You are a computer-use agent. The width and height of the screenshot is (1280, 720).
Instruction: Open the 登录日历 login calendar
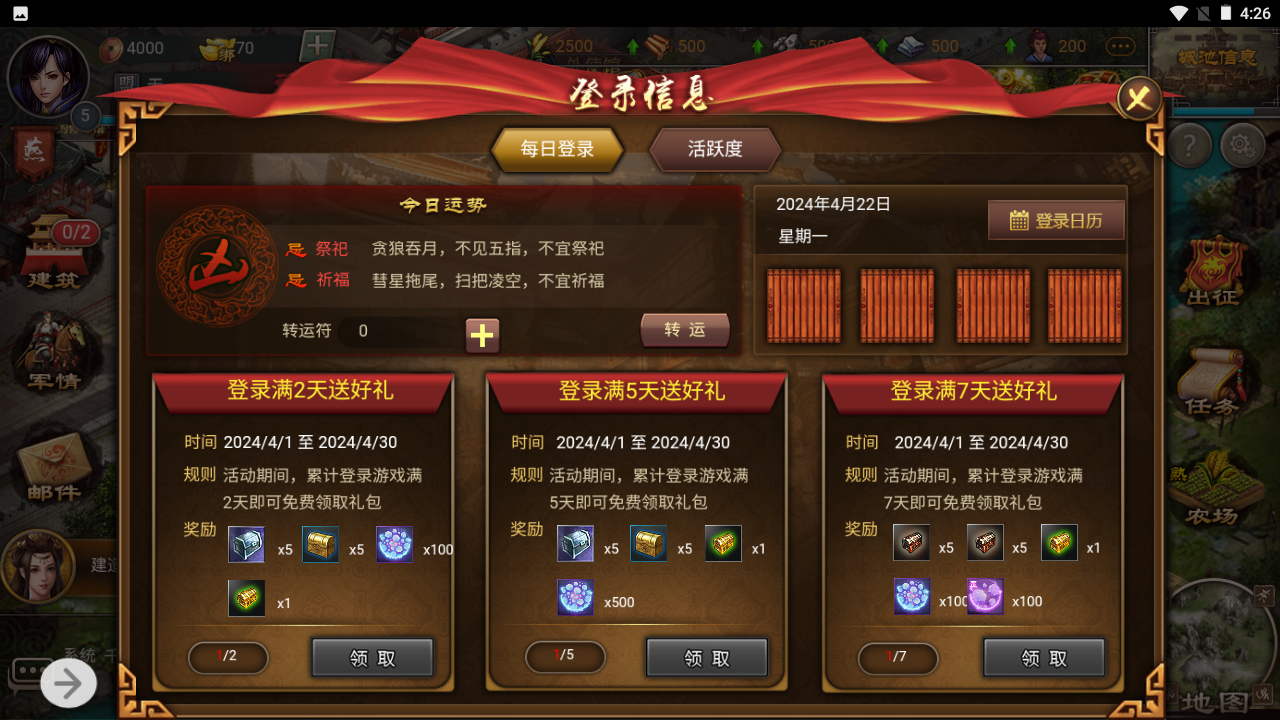1056,220
